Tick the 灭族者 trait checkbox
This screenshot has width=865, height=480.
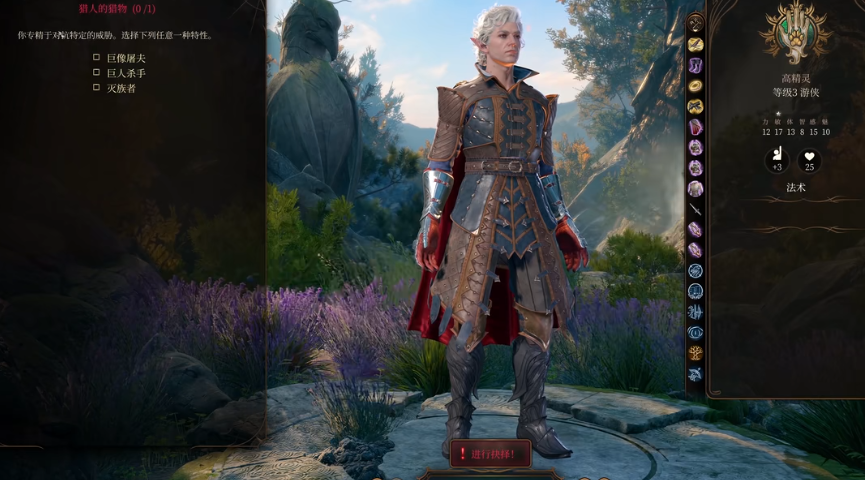97,88
